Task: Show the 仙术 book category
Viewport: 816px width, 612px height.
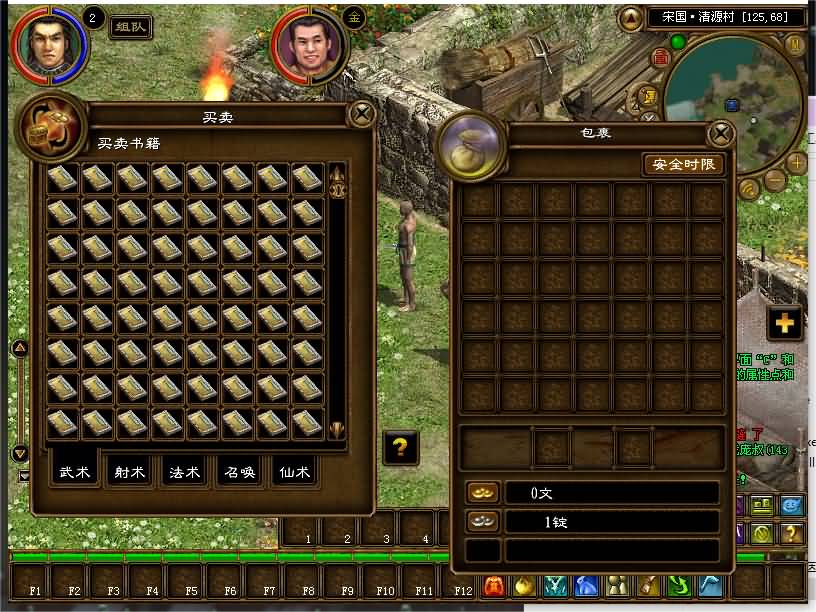Action: pyautogui.click(x=295, y=471)
